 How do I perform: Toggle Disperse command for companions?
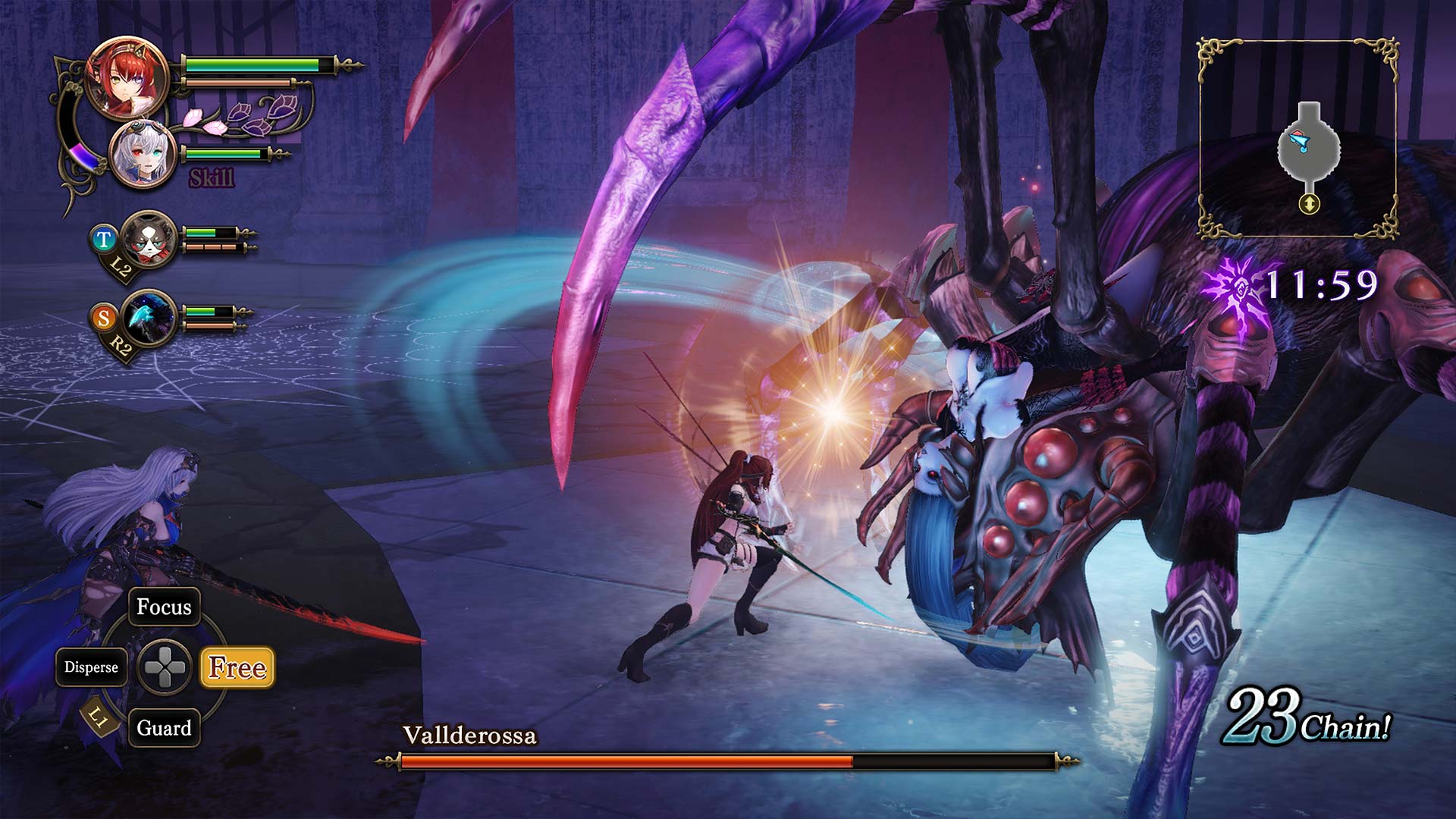[91, 668]
